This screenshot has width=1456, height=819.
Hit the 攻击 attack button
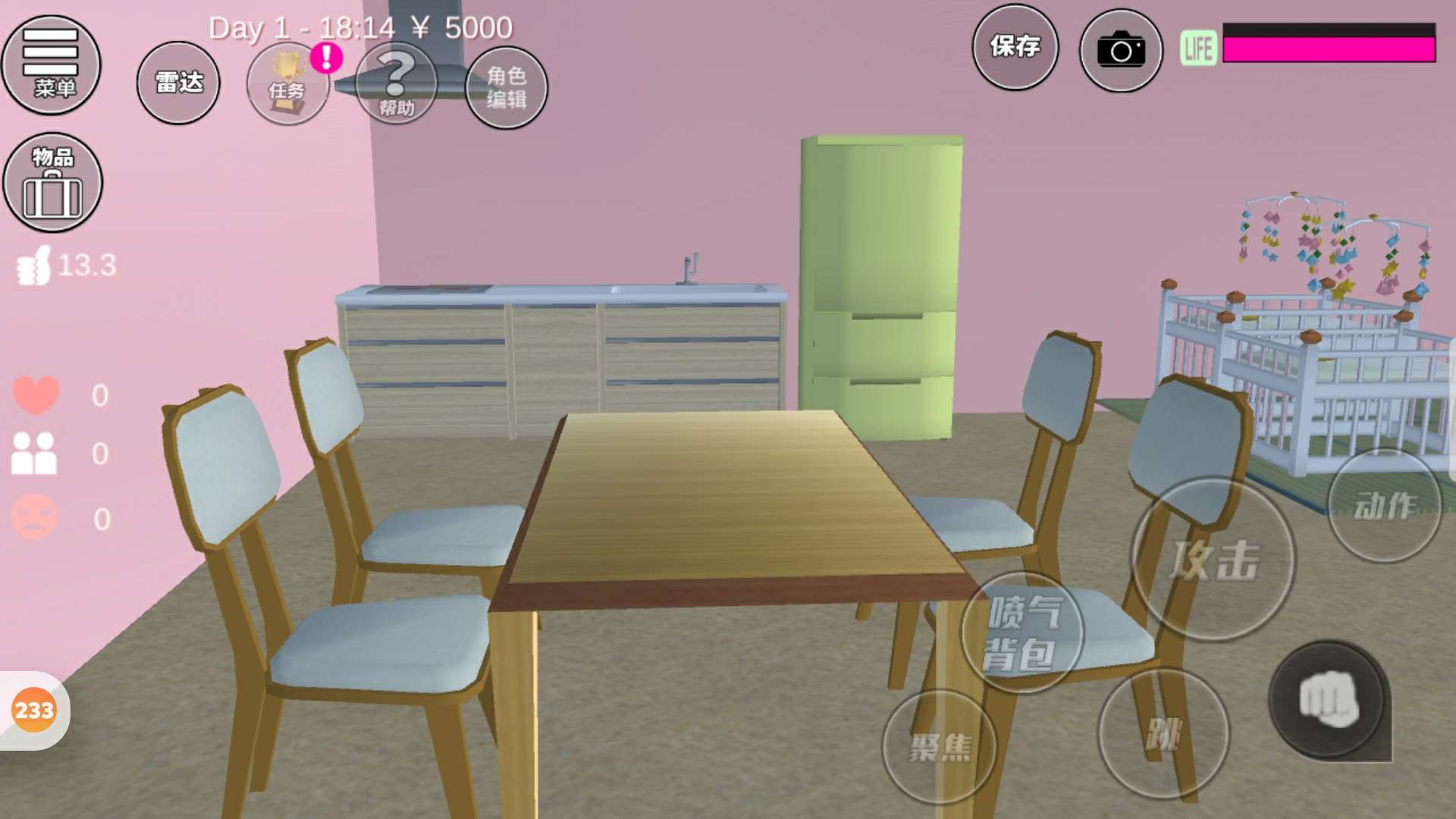[x=1213, y=560]
